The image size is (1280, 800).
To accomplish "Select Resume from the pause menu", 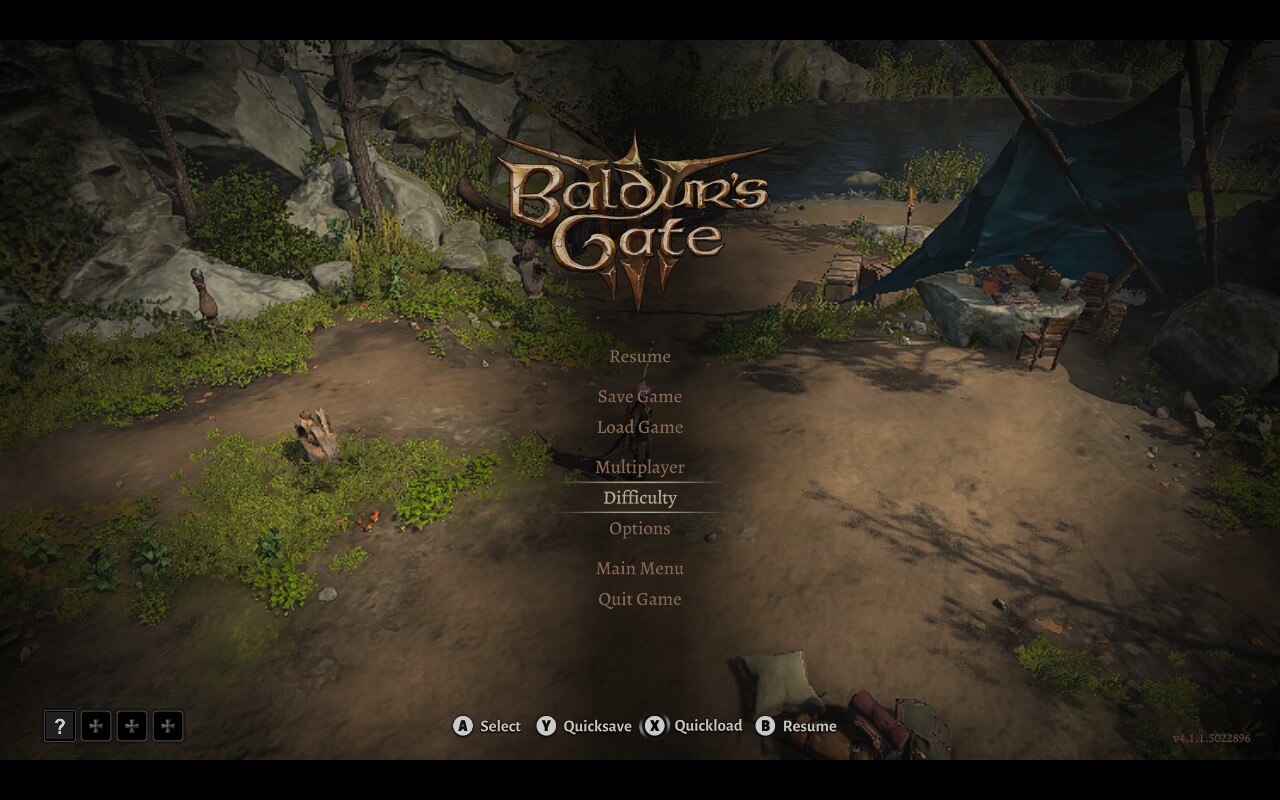I will pos(639,356).
